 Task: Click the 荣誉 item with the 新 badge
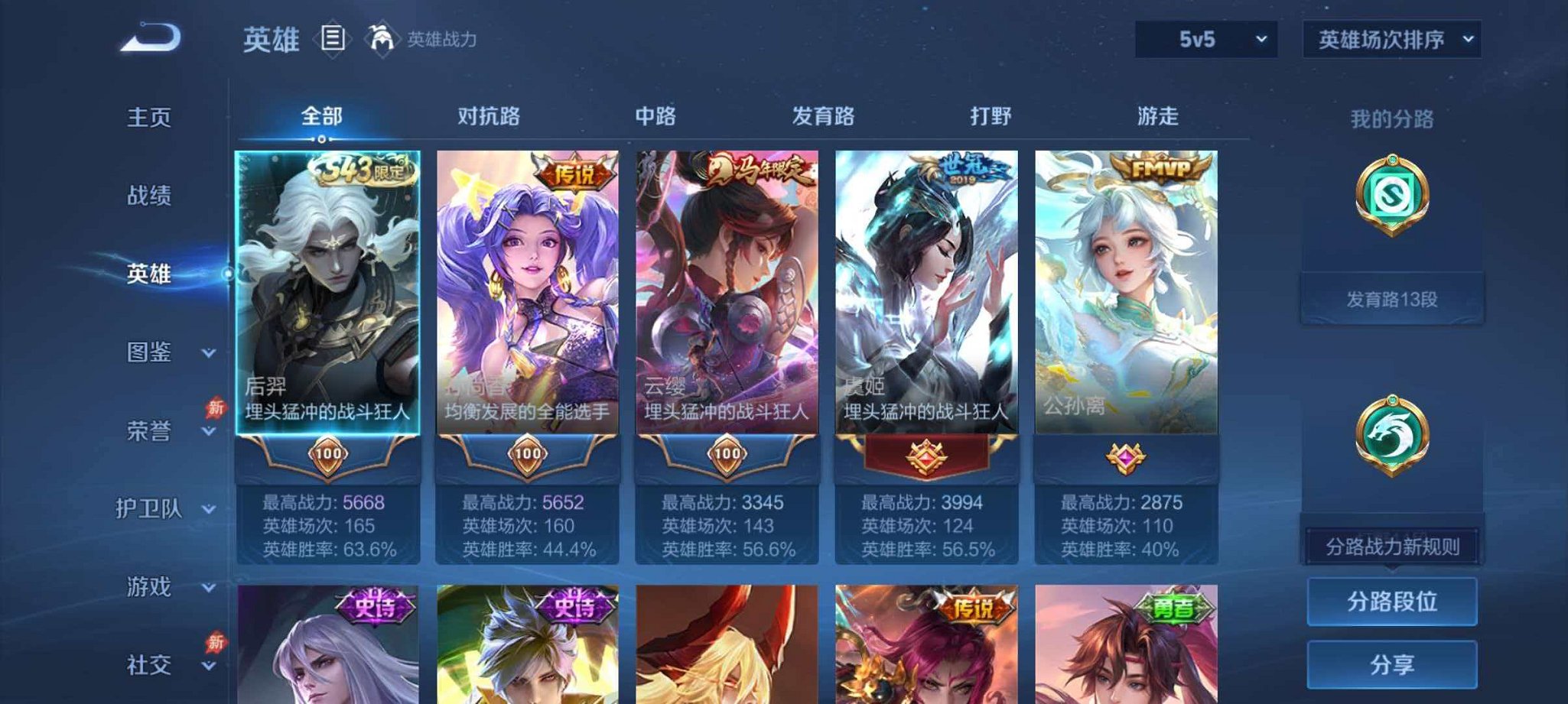tap(151, 432)
